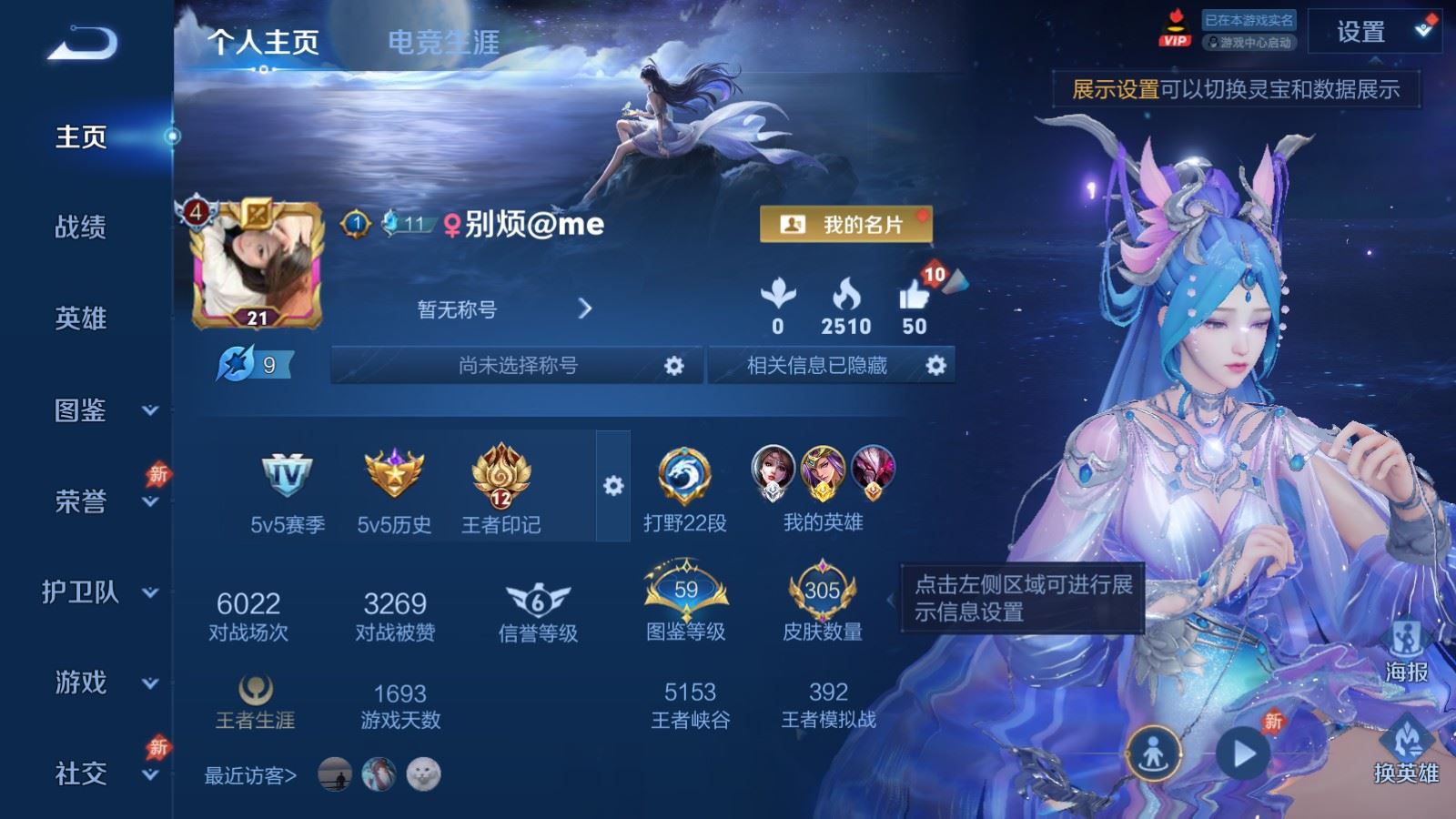Open settings gear next to 尚未选择称号

675,365
